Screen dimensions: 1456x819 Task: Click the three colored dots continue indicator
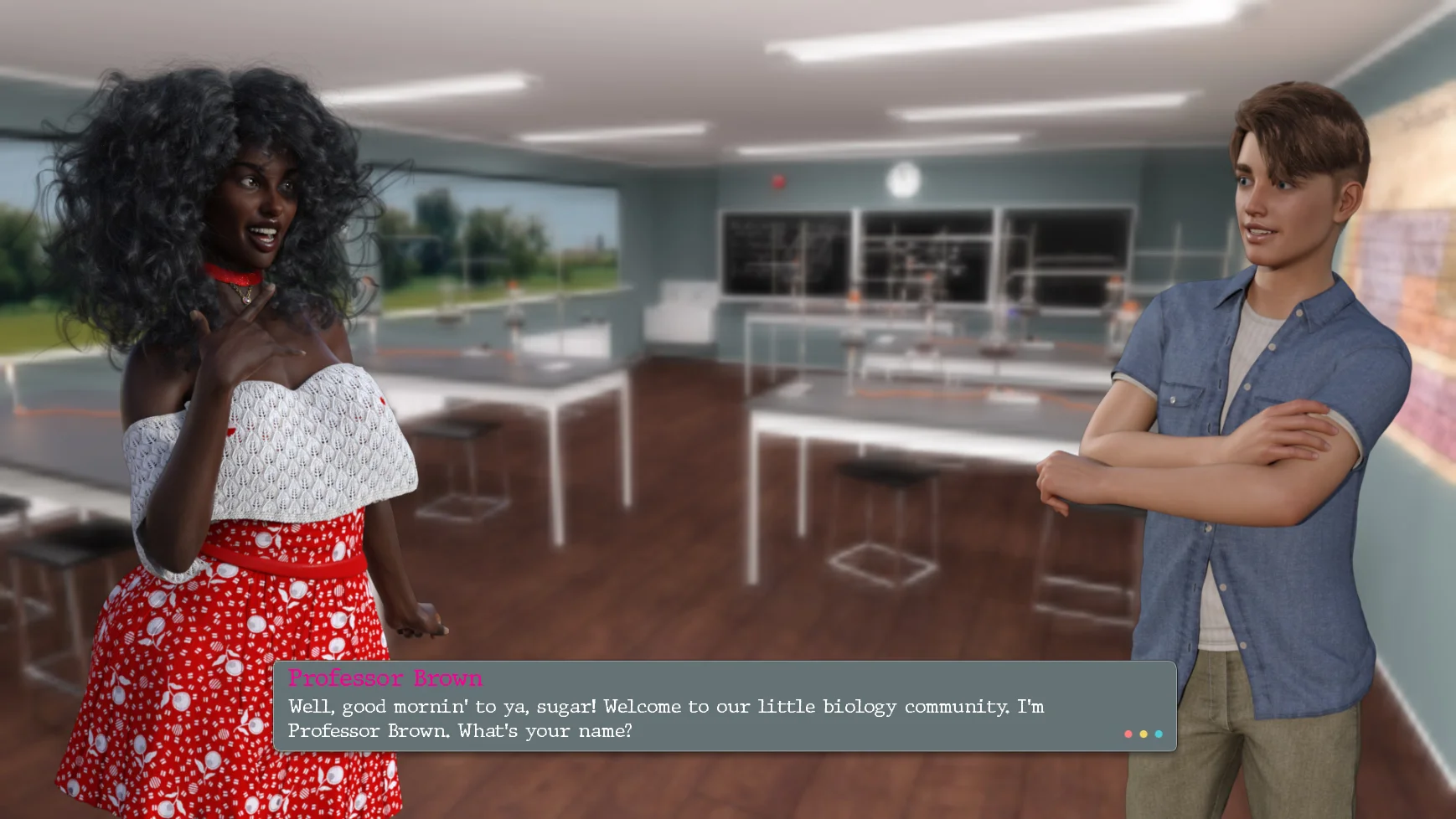point(1143,734)
